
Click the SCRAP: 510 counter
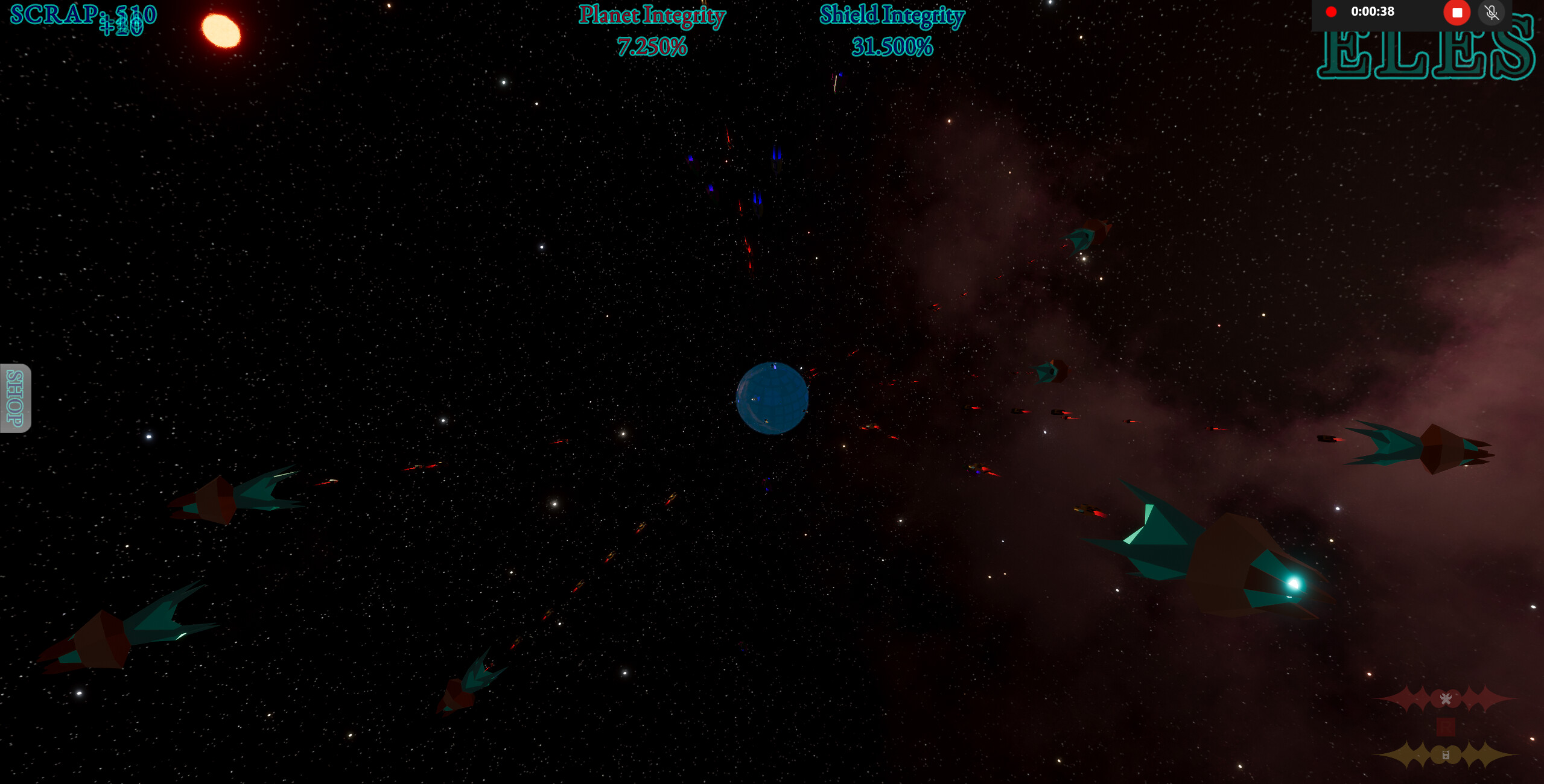(84, 14)
